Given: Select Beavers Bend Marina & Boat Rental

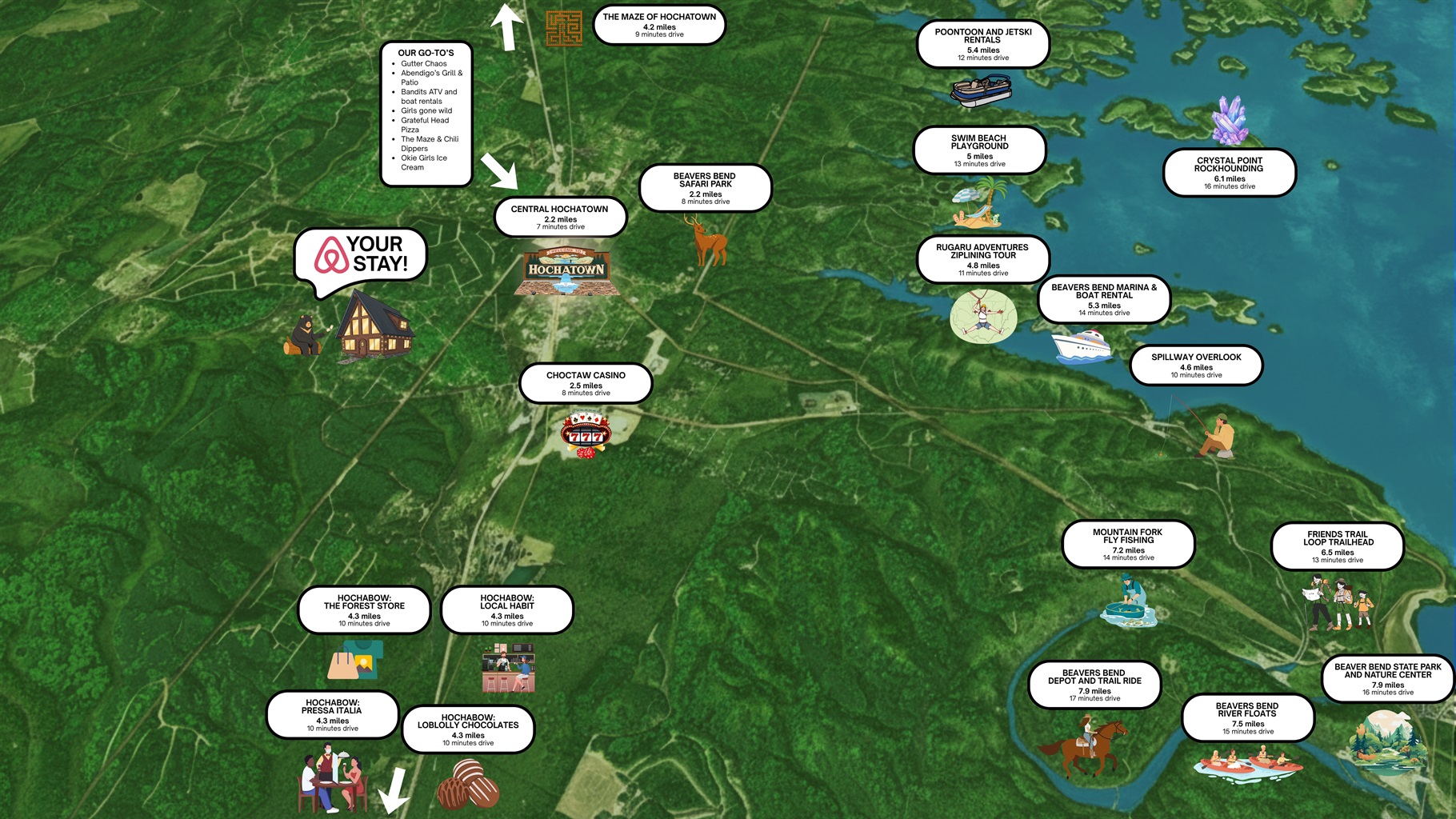Looking at the screenshot, I should tap(1104, 299).
